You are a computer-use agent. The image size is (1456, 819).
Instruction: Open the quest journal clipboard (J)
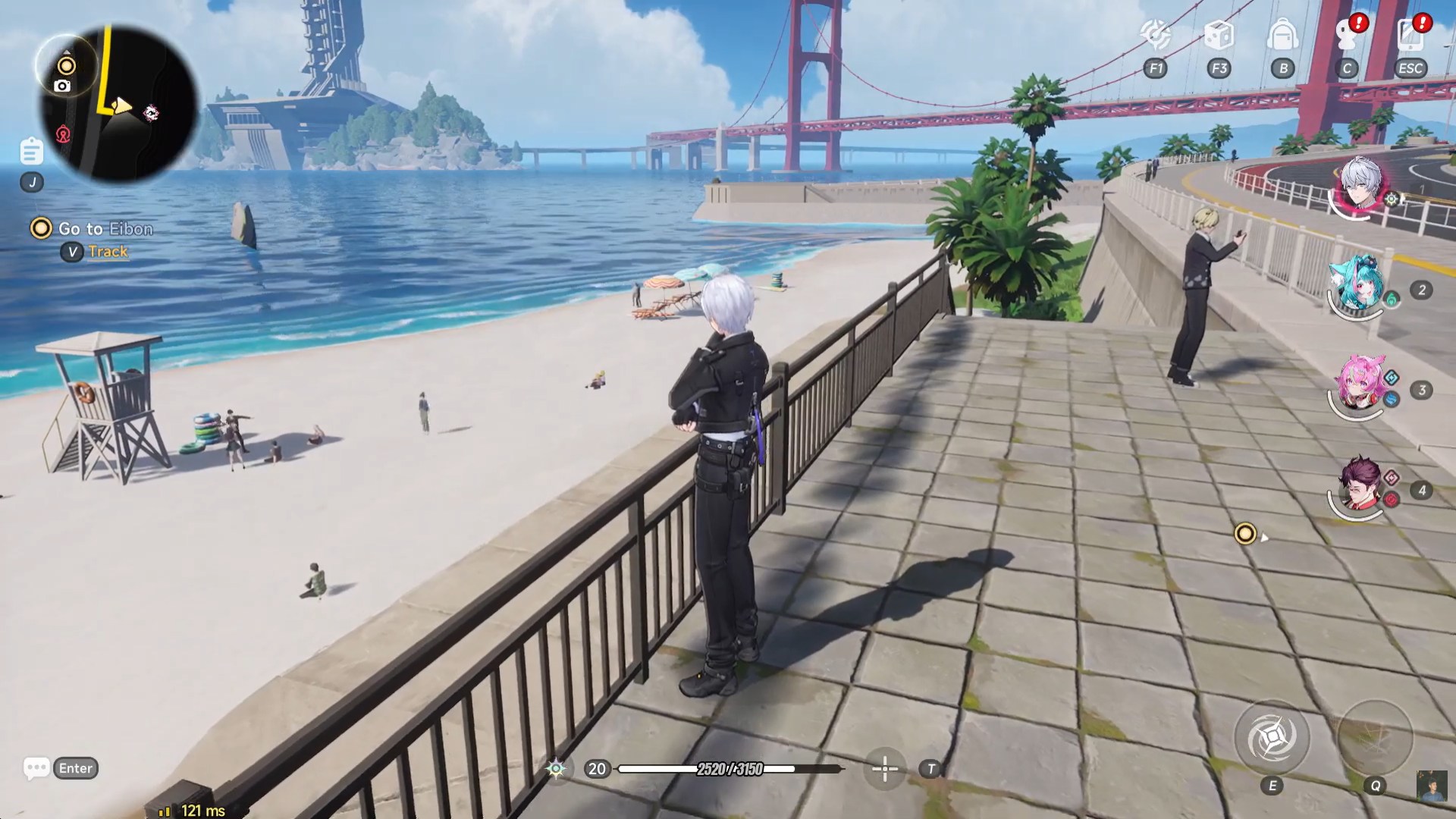coord(31,150)
